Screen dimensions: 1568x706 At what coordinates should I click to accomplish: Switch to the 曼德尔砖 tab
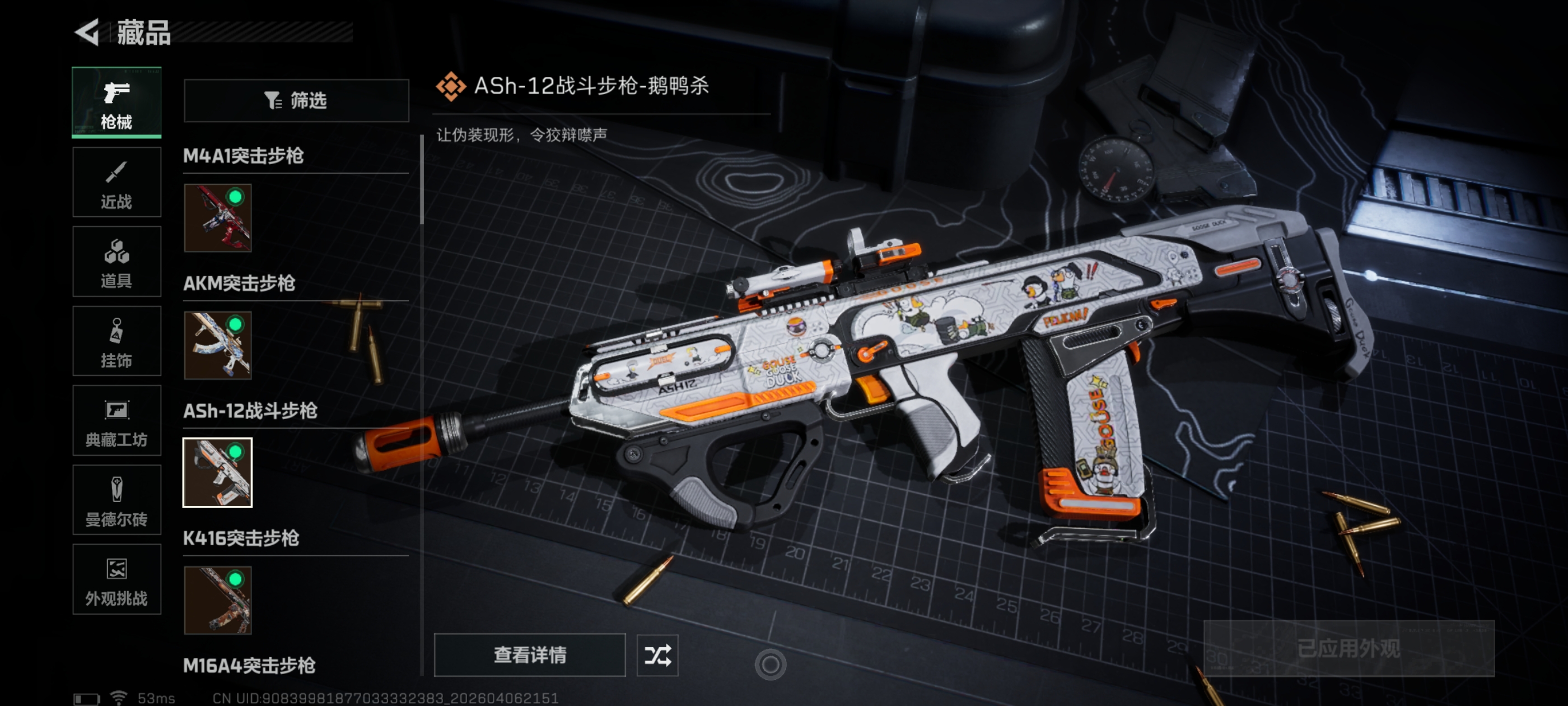coord(116,500)
